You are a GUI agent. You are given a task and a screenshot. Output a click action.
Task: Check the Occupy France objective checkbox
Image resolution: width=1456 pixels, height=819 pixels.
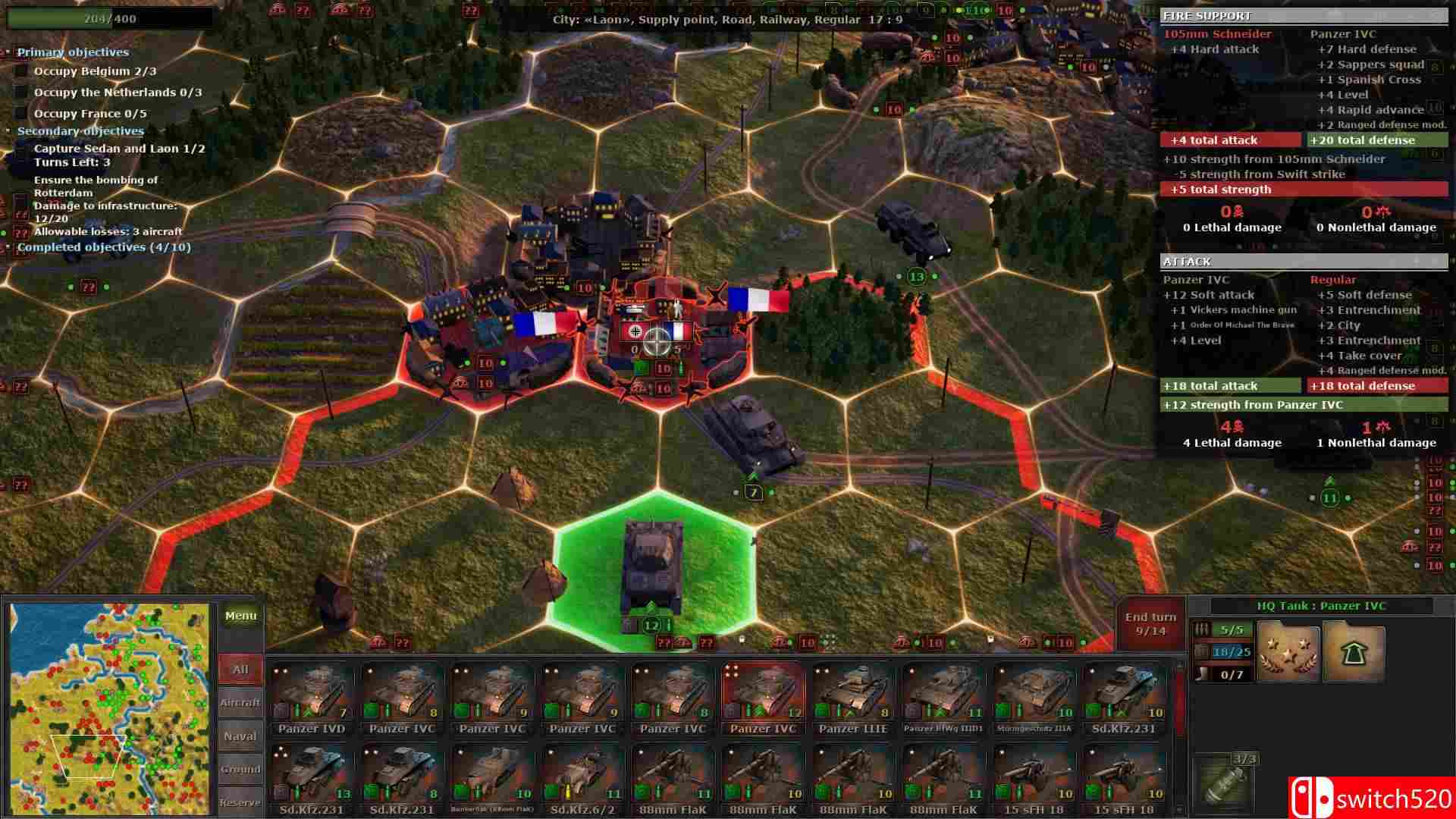20,113
